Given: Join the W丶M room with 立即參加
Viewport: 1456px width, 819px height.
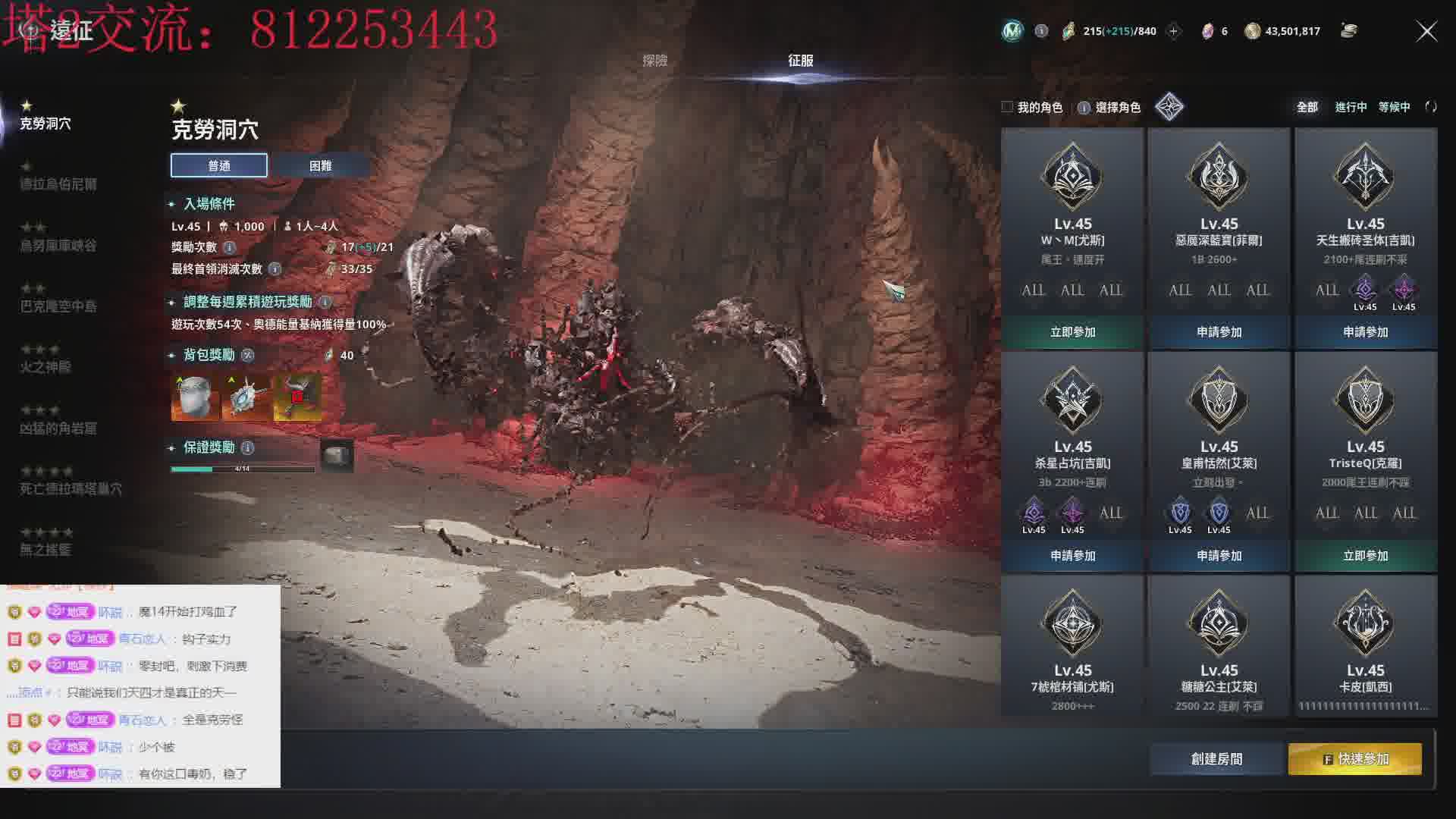Looking at the screenshot, I should pyautogui.click(x=1072, y=332).
